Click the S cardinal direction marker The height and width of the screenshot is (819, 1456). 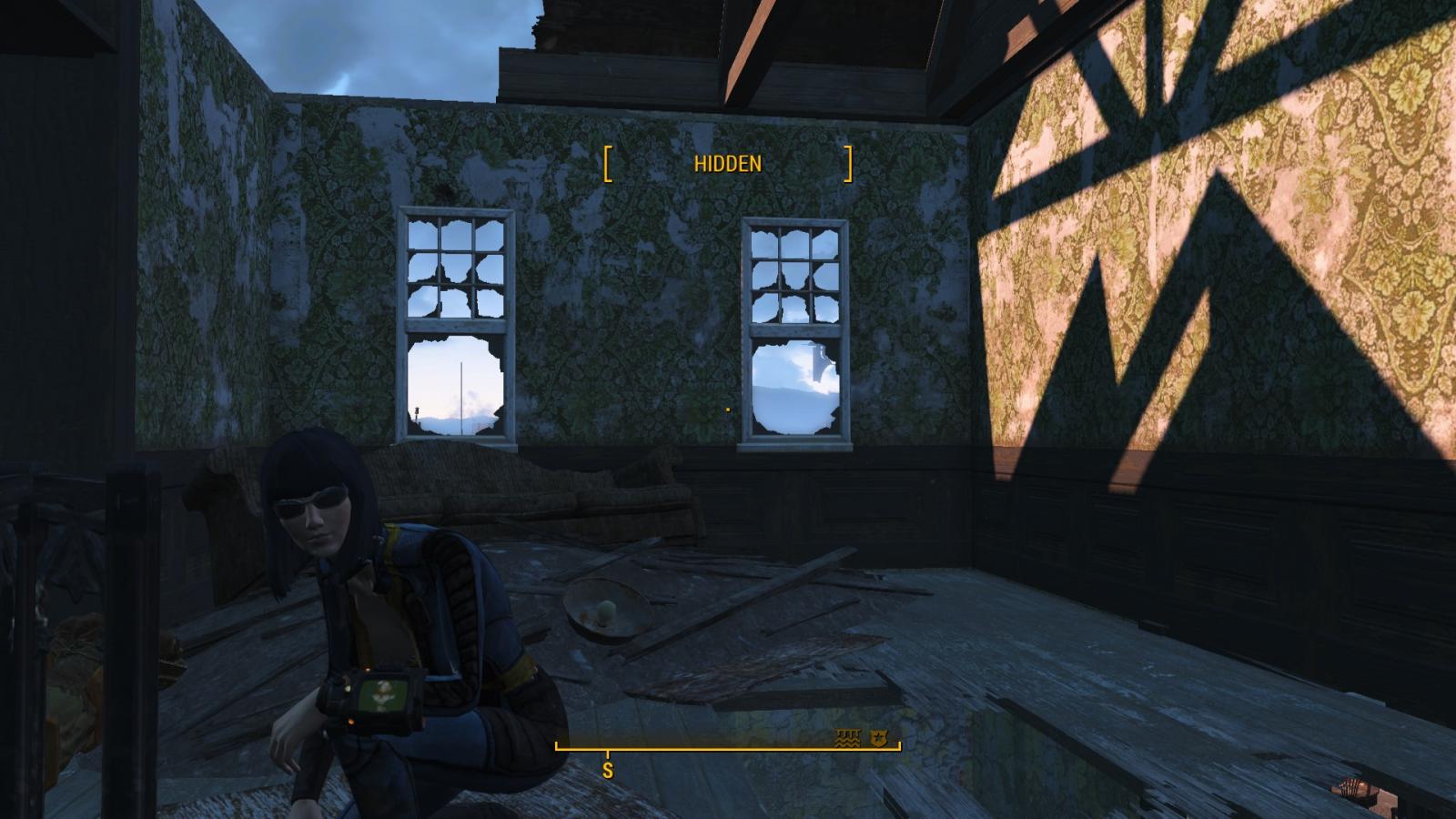(x=606, y=769)
